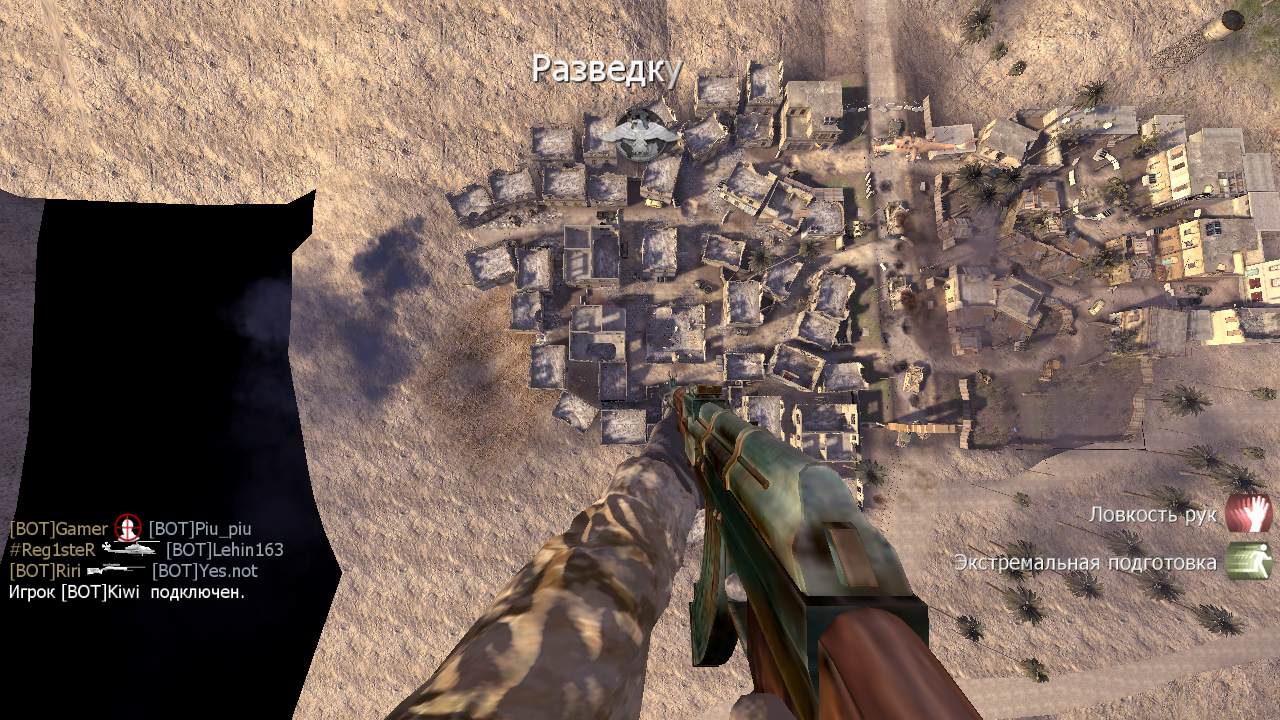Click the headshot icon beside [BOT]Gamer
This screenshot has width=1280, height=720.
tap(128, 528)
